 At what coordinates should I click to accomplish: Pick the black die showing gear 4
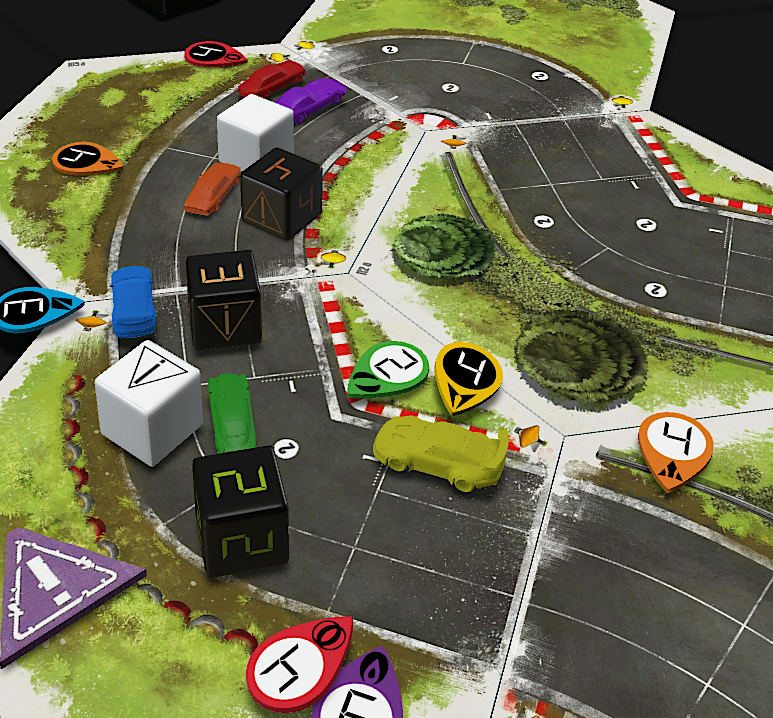281,191
